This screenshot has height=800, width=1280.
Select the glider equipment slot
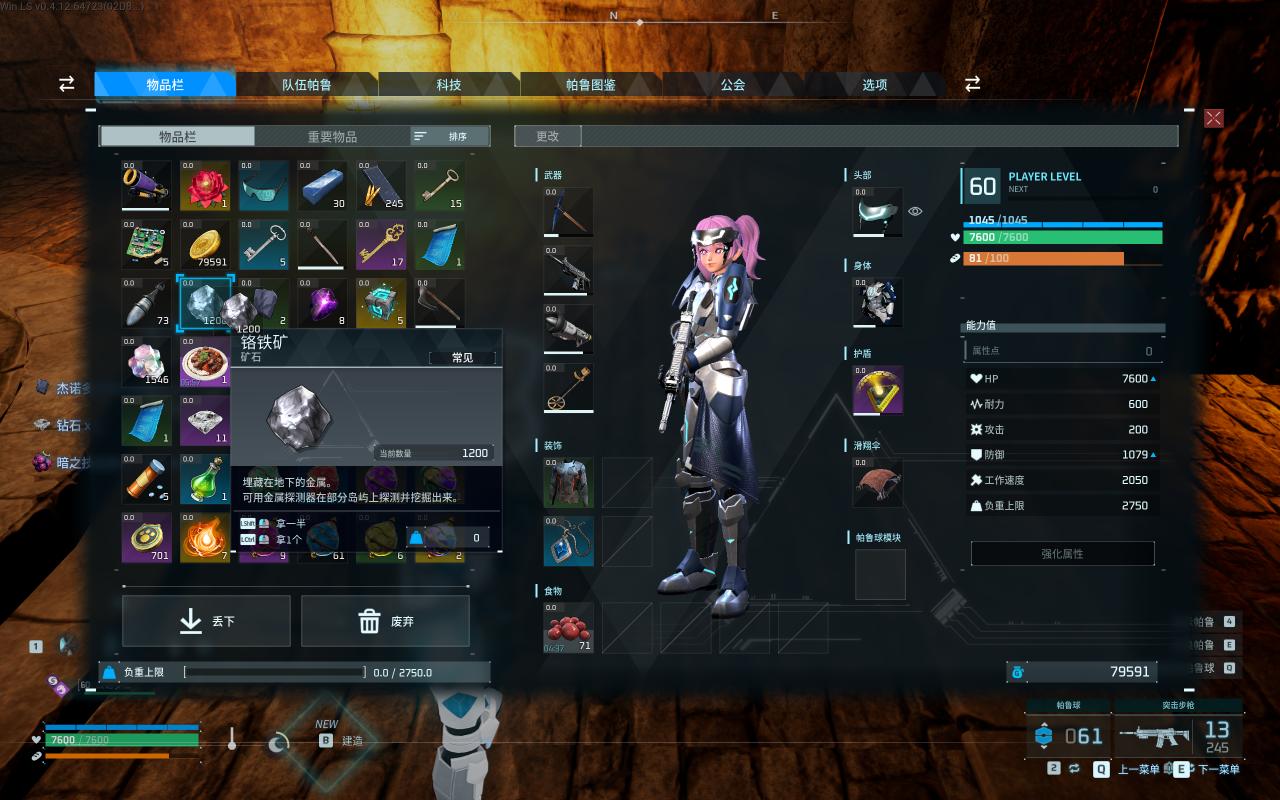point(878,483)
